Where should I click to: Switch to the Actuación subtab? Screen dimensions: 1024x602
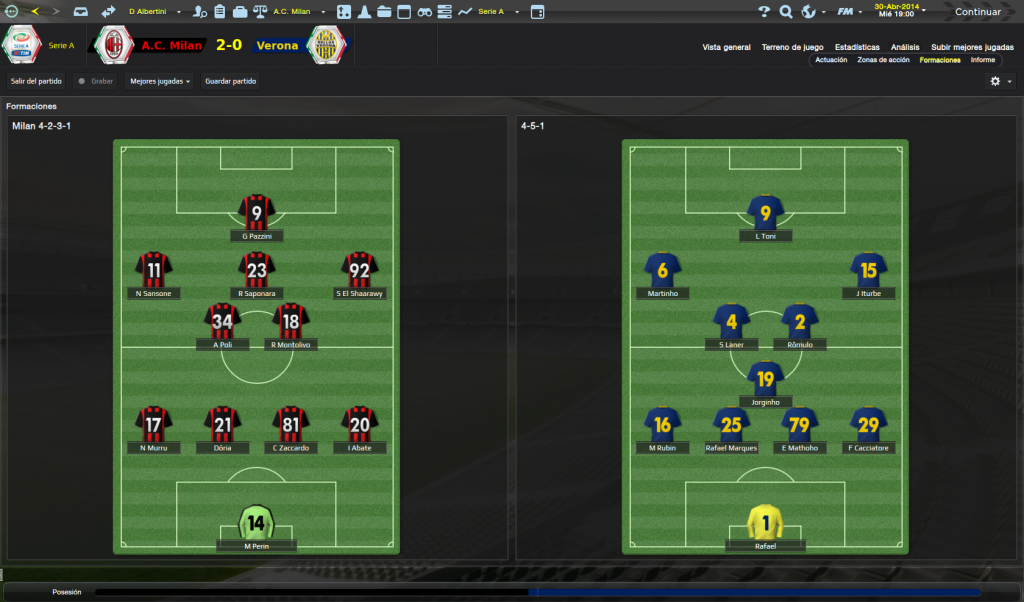(831, 60)
